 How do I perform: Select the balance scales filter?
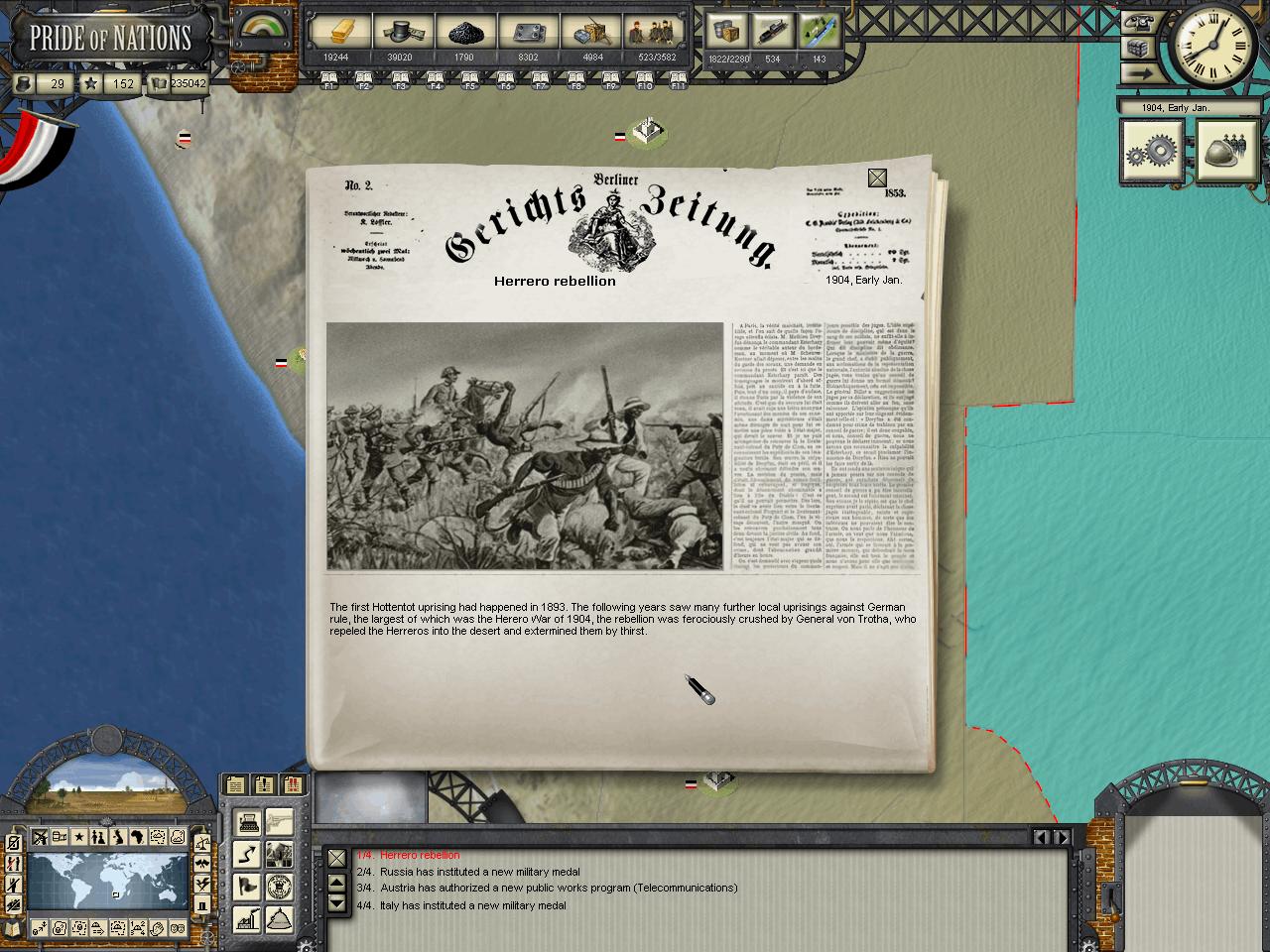pos(203,843)
